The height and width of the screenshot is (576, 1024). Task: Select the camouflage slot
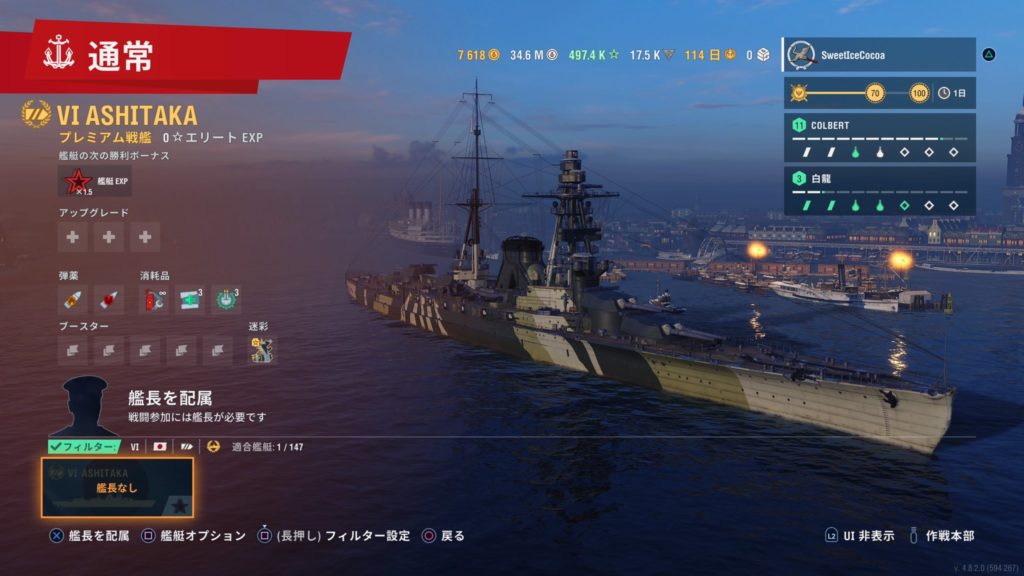pyautogui.click(x=262, y=349)
